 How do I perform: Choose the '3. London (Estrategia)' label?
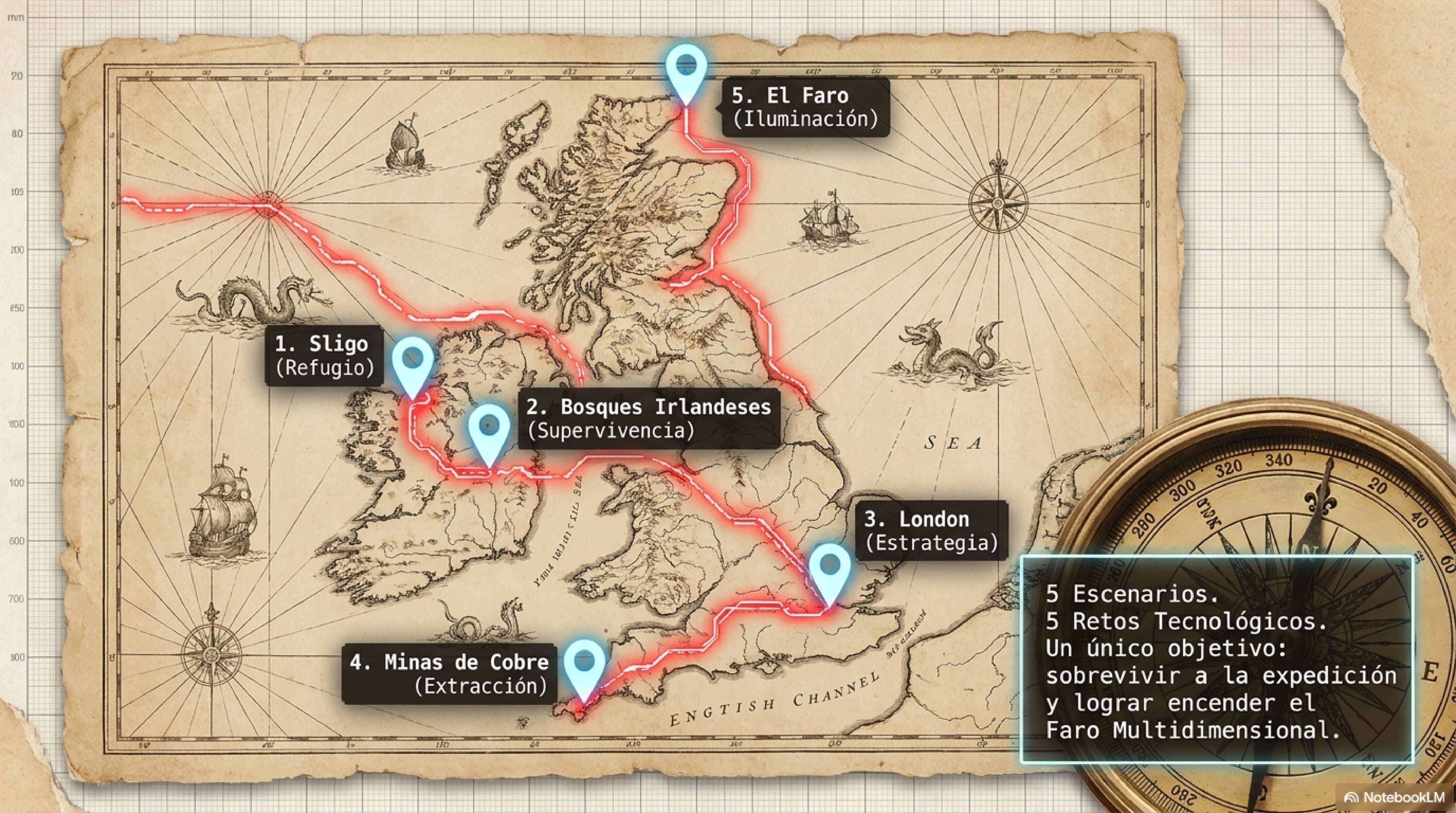931,530
